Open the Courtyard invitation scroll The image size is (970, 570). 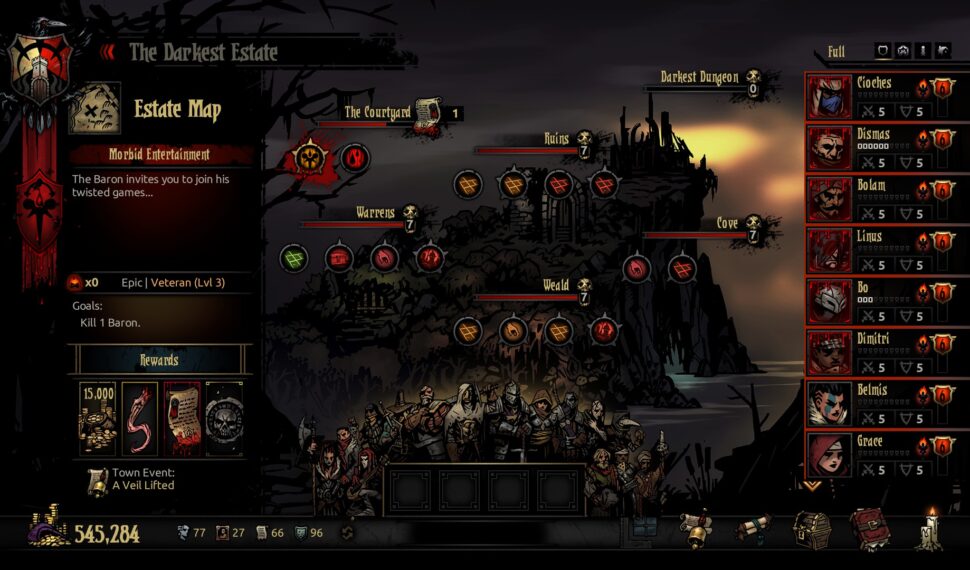tap(428, 111)
